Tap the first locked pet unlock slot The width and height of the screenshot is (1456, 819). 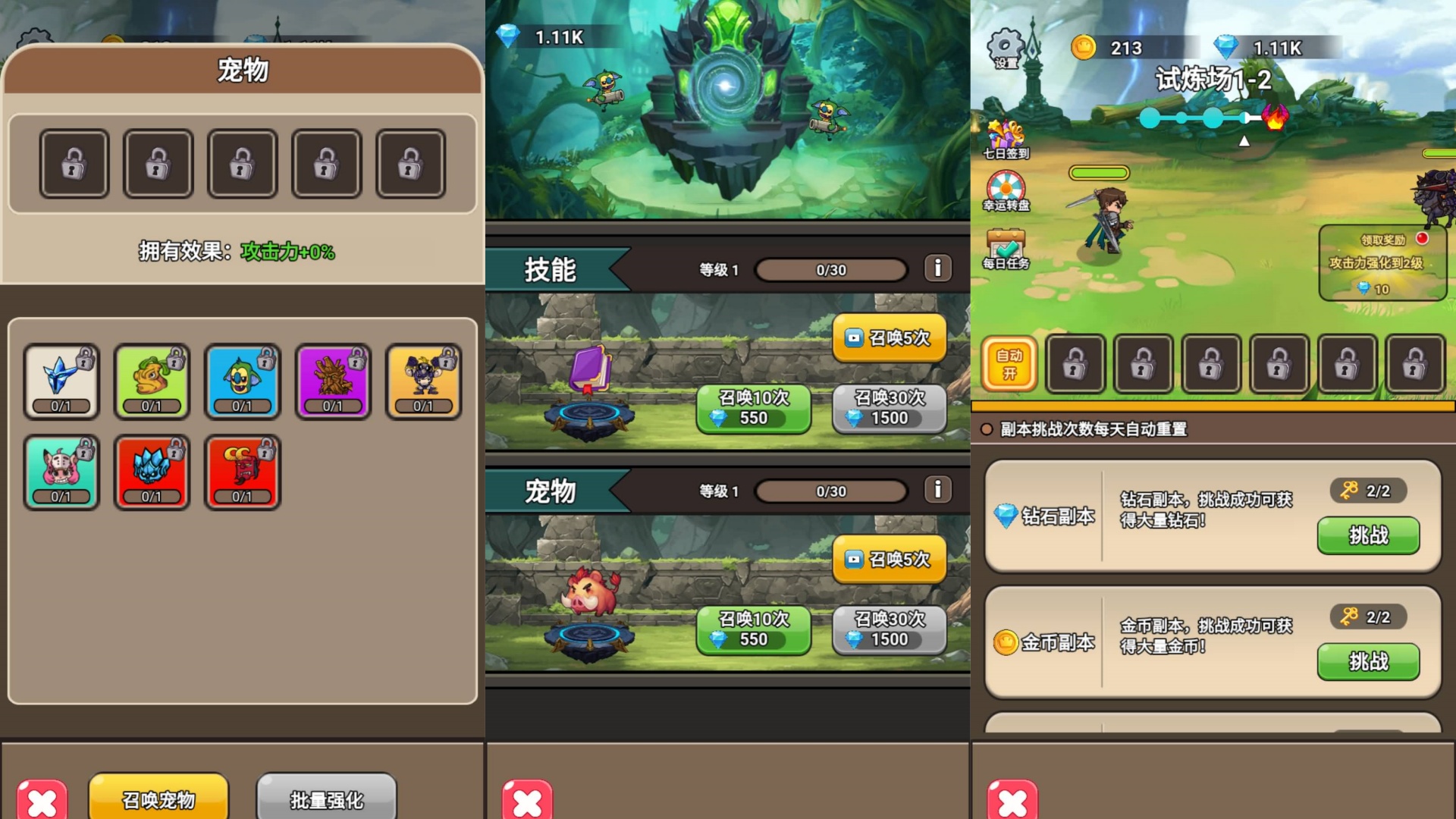point(74,163)
